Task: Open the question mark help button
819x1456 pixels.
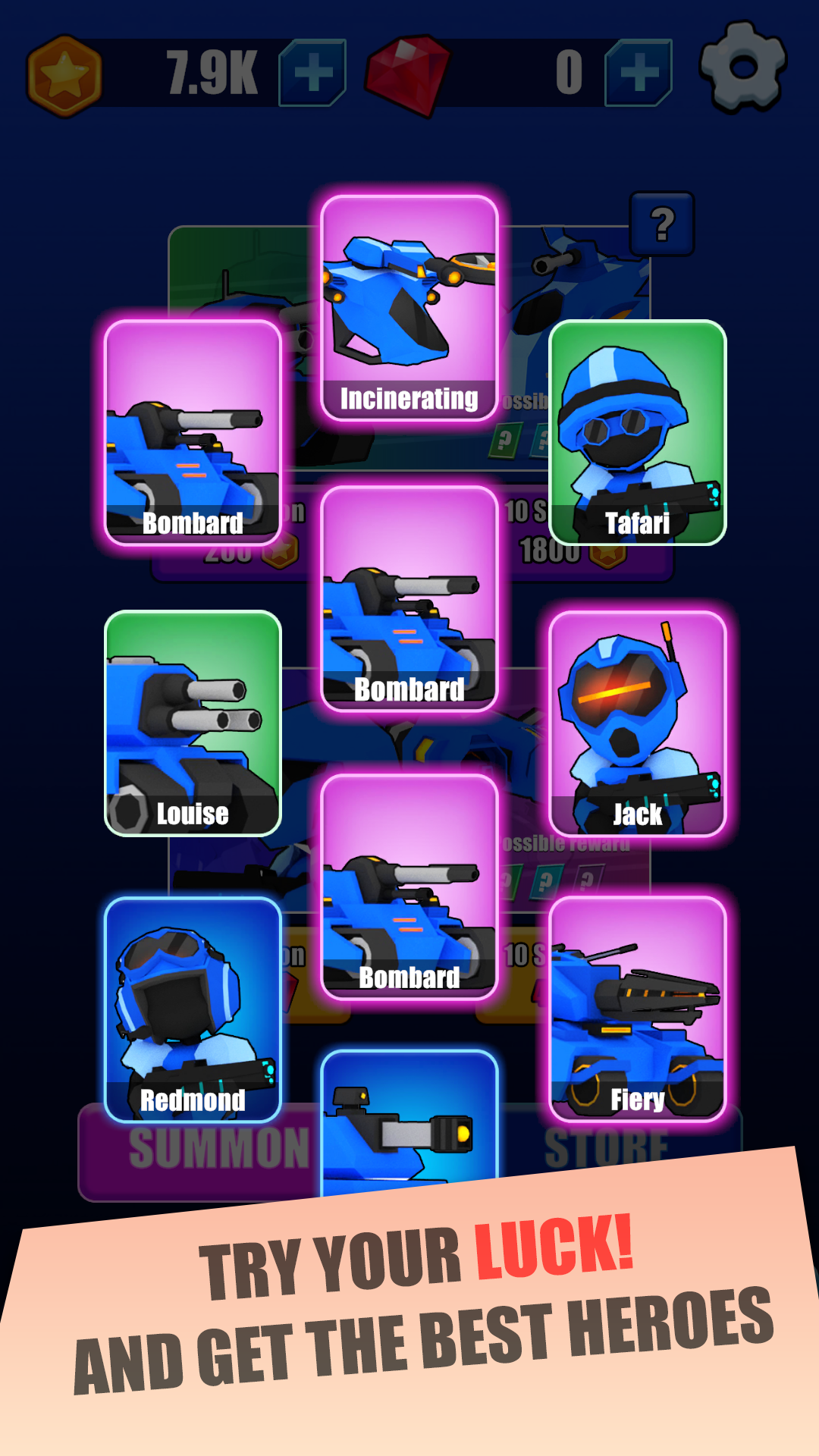Action: click(662, 224)
